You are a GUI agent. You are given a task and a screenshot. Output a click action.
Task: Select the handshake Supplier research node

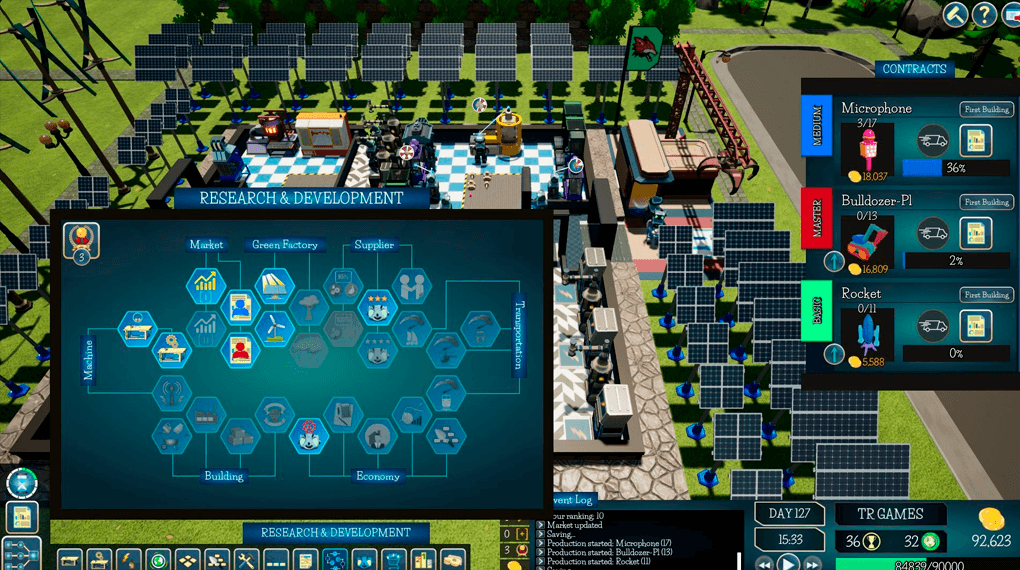coord(410,287)
